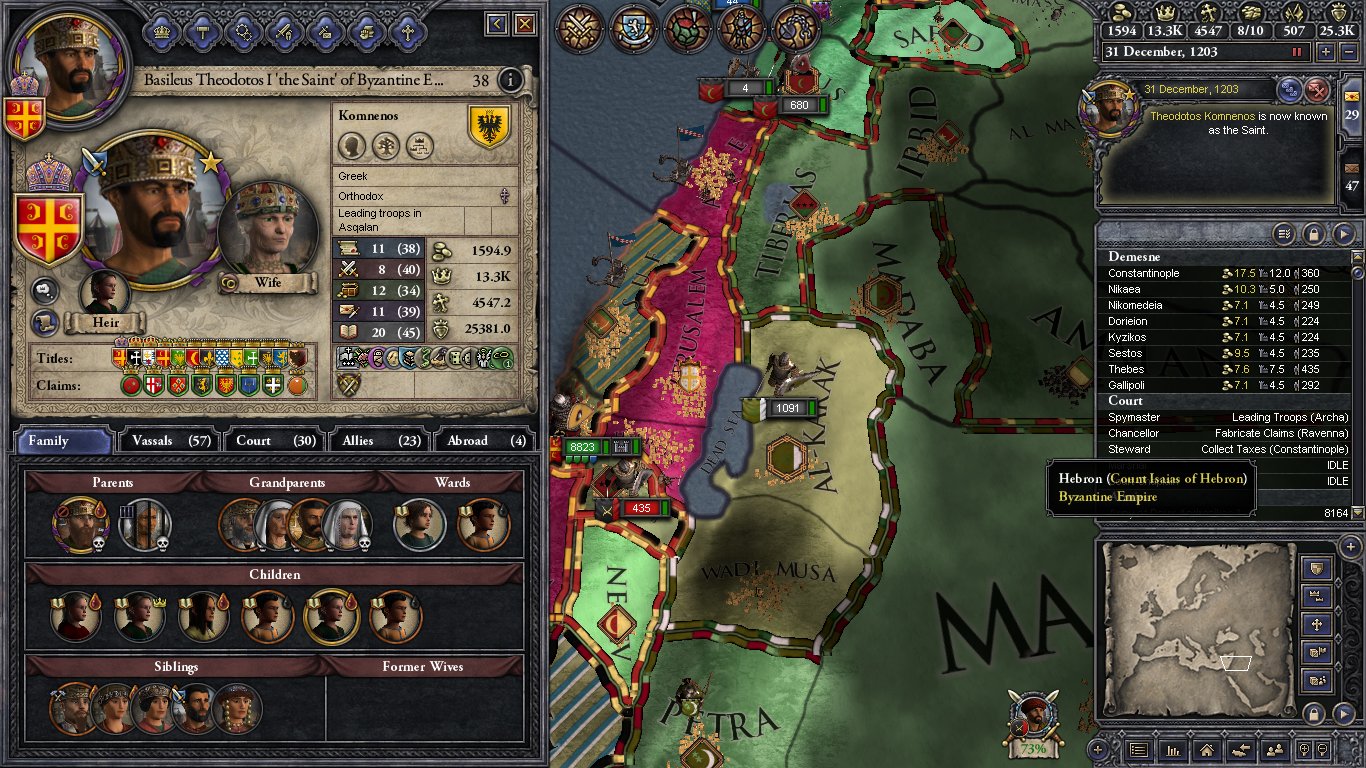Open the character info button
This screenshot has width=1366, height=768.
point(510,80)
